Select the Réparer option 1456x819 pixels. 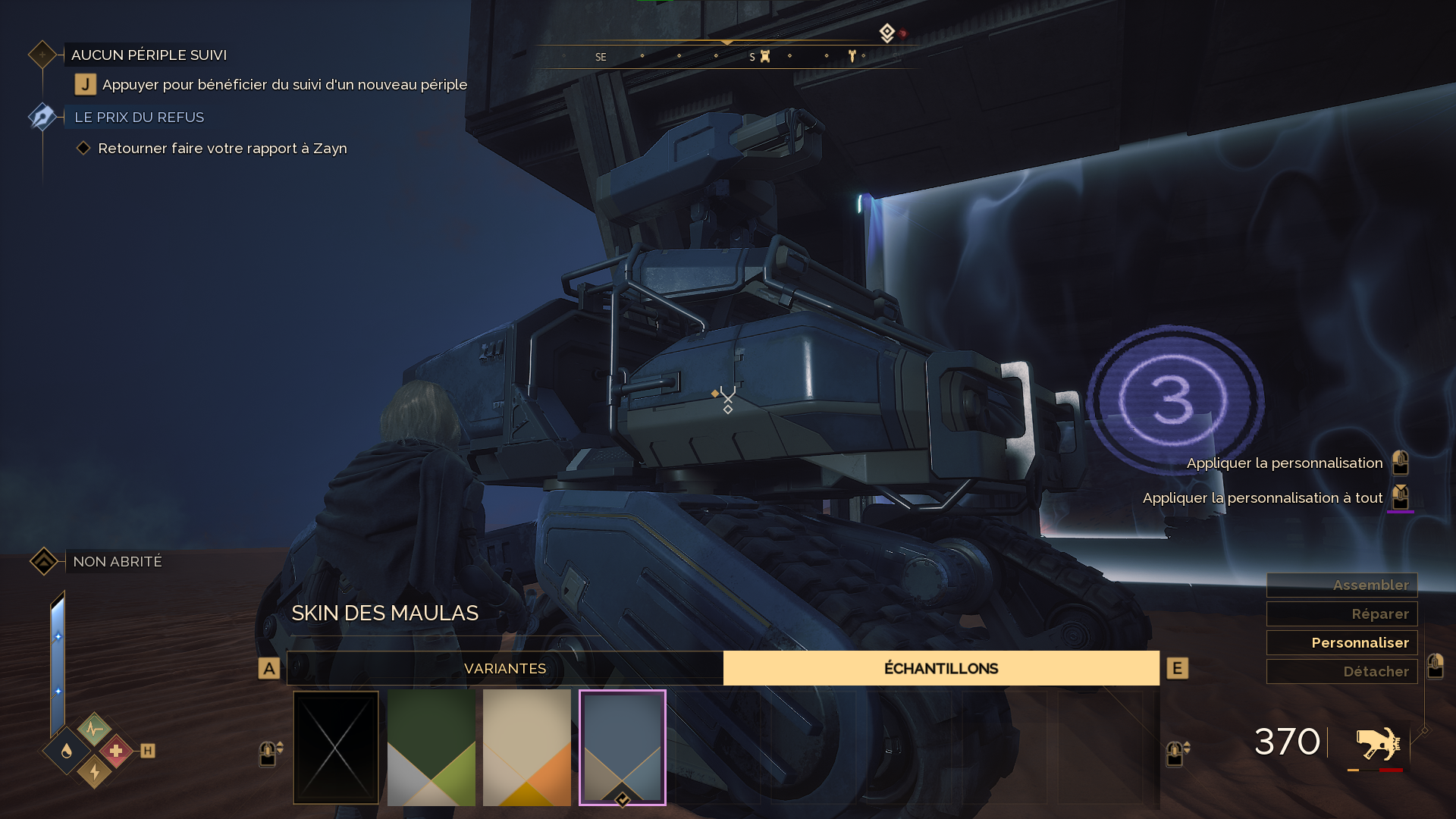click(1341, 613)
